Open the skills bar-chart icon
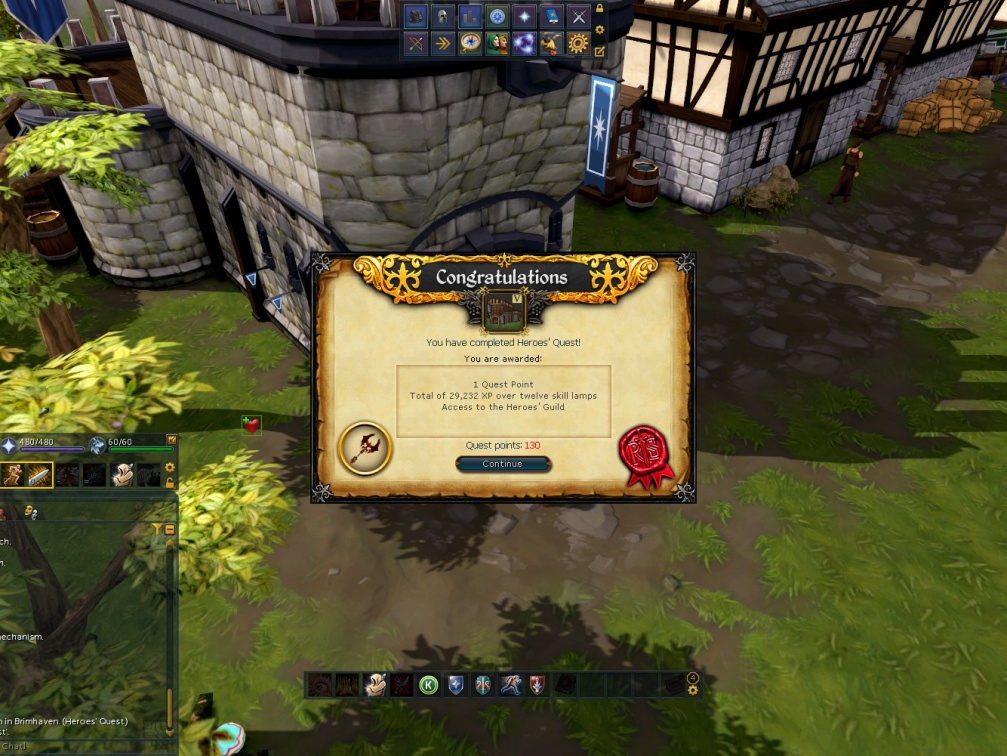This screenshot has width=1007, height=756. click(469, 17)
